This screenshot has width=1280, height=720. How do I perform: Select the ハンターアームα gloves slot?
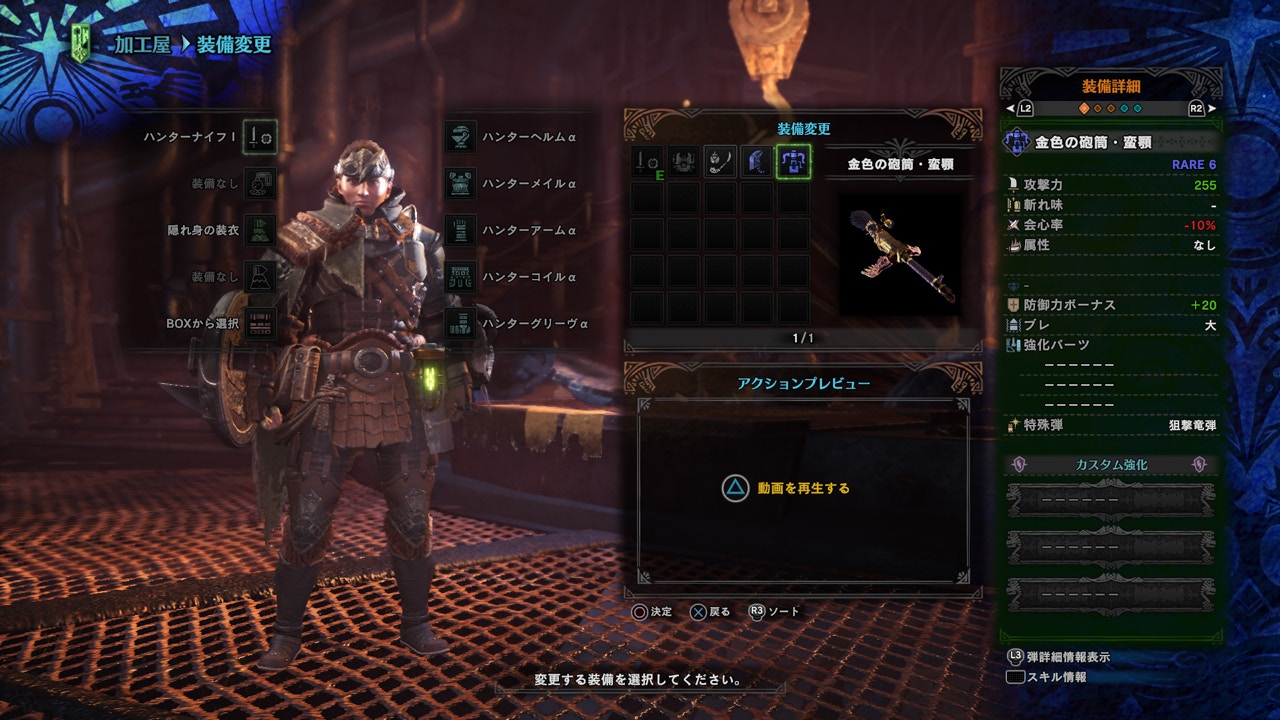[460, 230]
